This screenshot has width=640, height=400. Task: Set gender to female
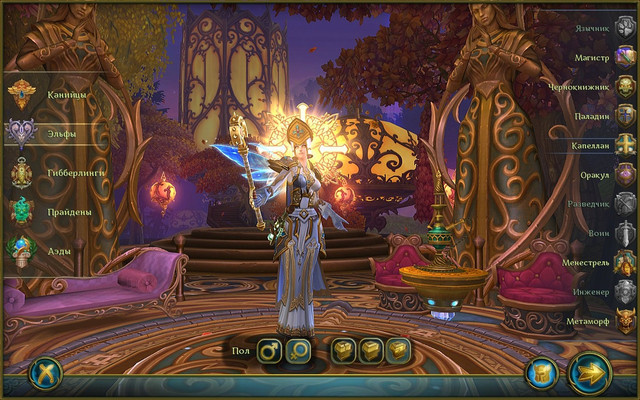pos(299,351)
